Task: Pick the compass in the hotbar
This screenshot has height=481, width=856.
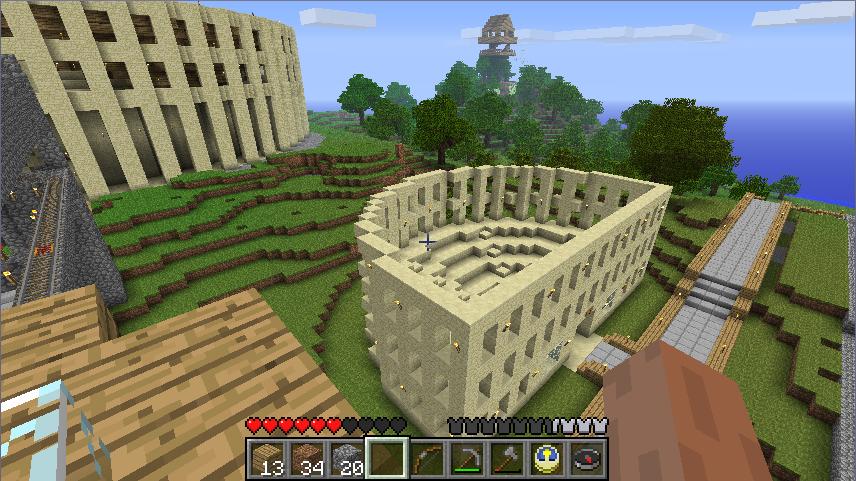Action: pos(586,459)
